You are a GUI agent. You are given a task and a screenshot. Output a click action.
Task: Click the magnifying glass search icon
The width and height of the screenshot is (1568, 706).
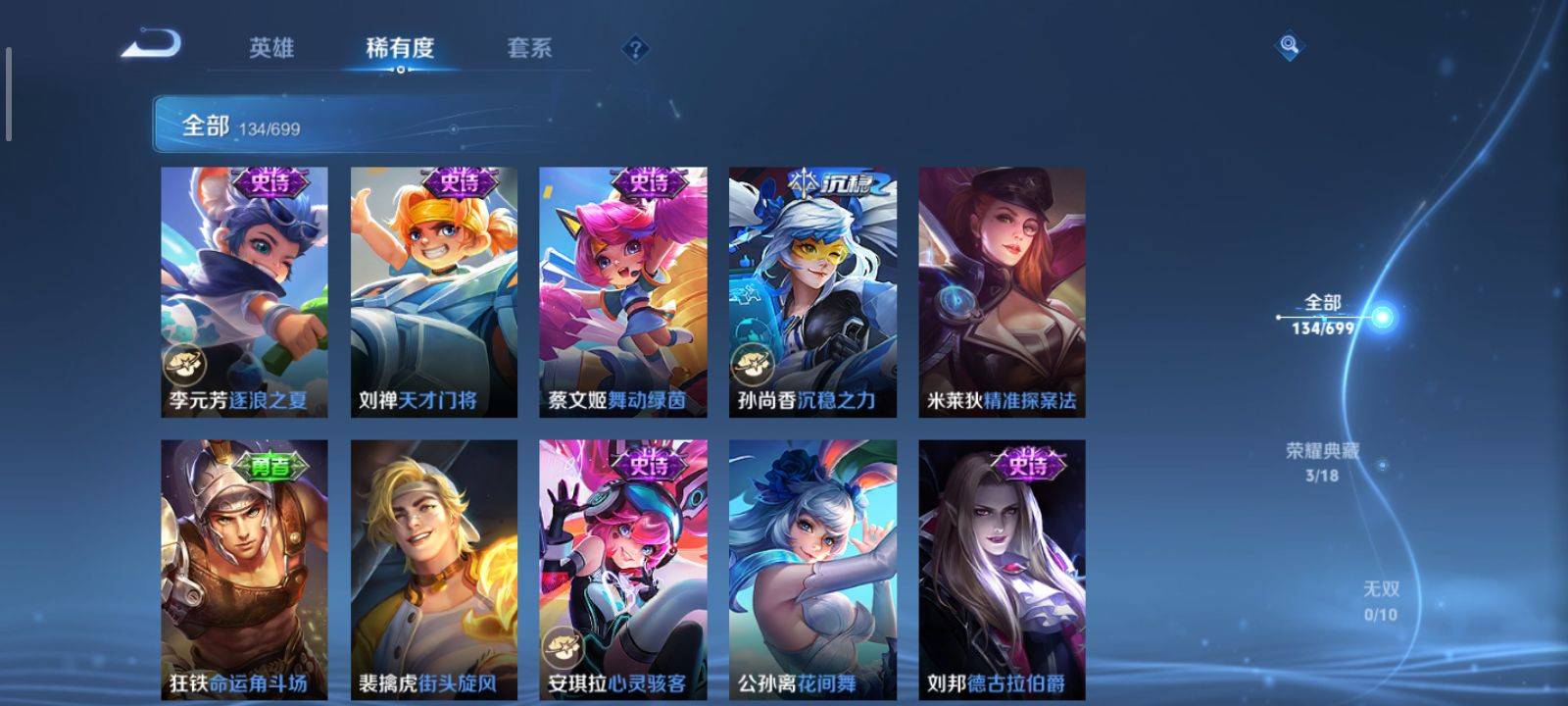1290,46
